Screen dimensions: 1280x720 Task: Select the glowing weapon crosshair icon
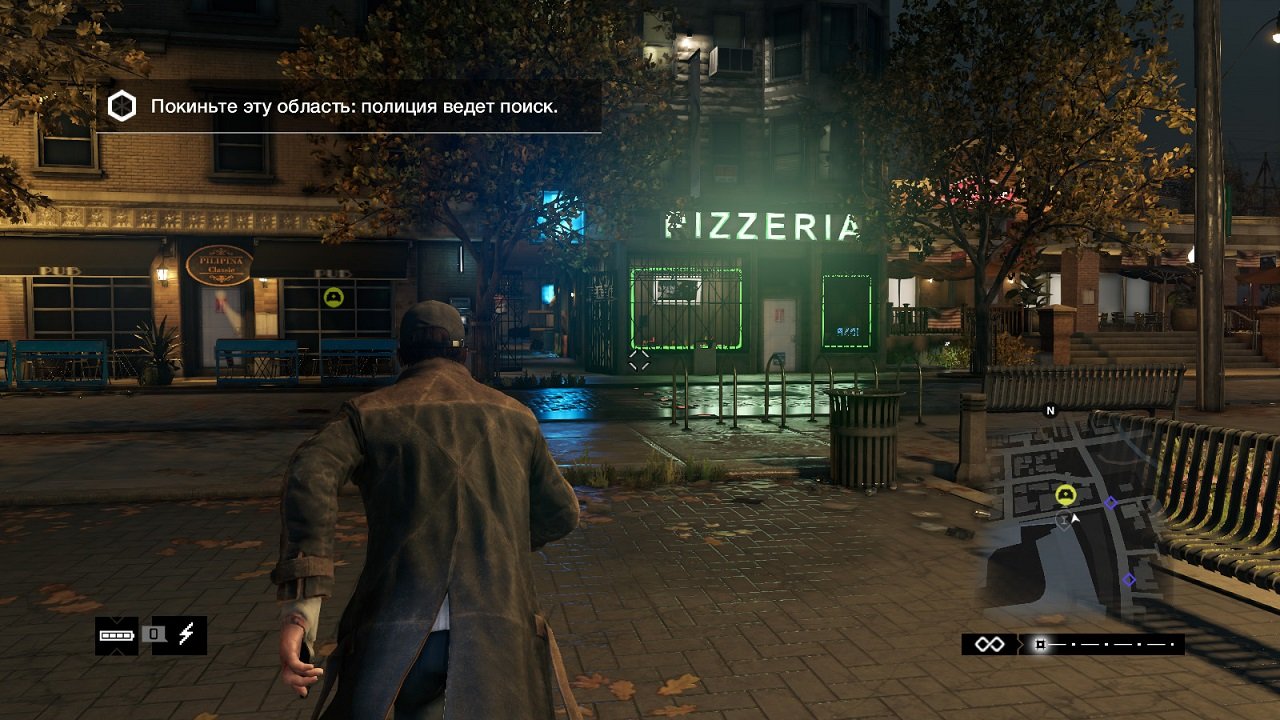tap(1040, 643)
